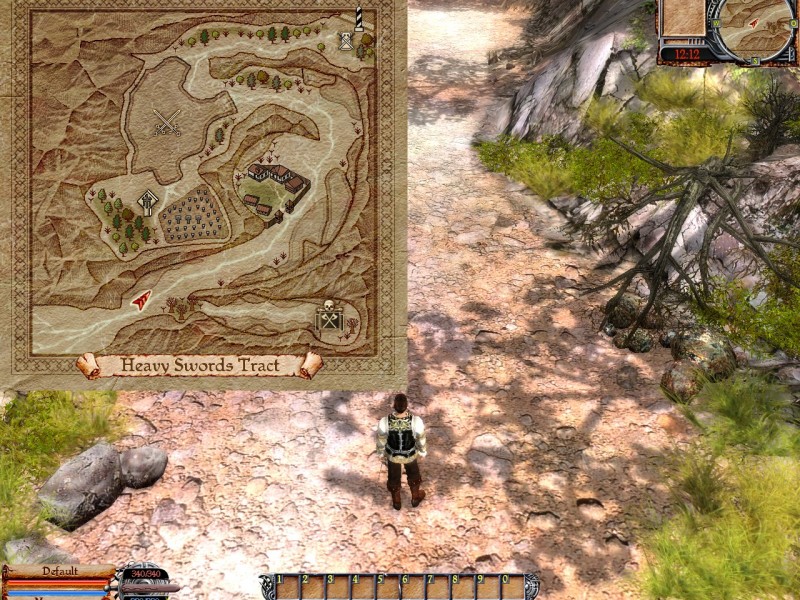Click the windmill marker on the map
800x600 pixels.
[x=346, y=41]
